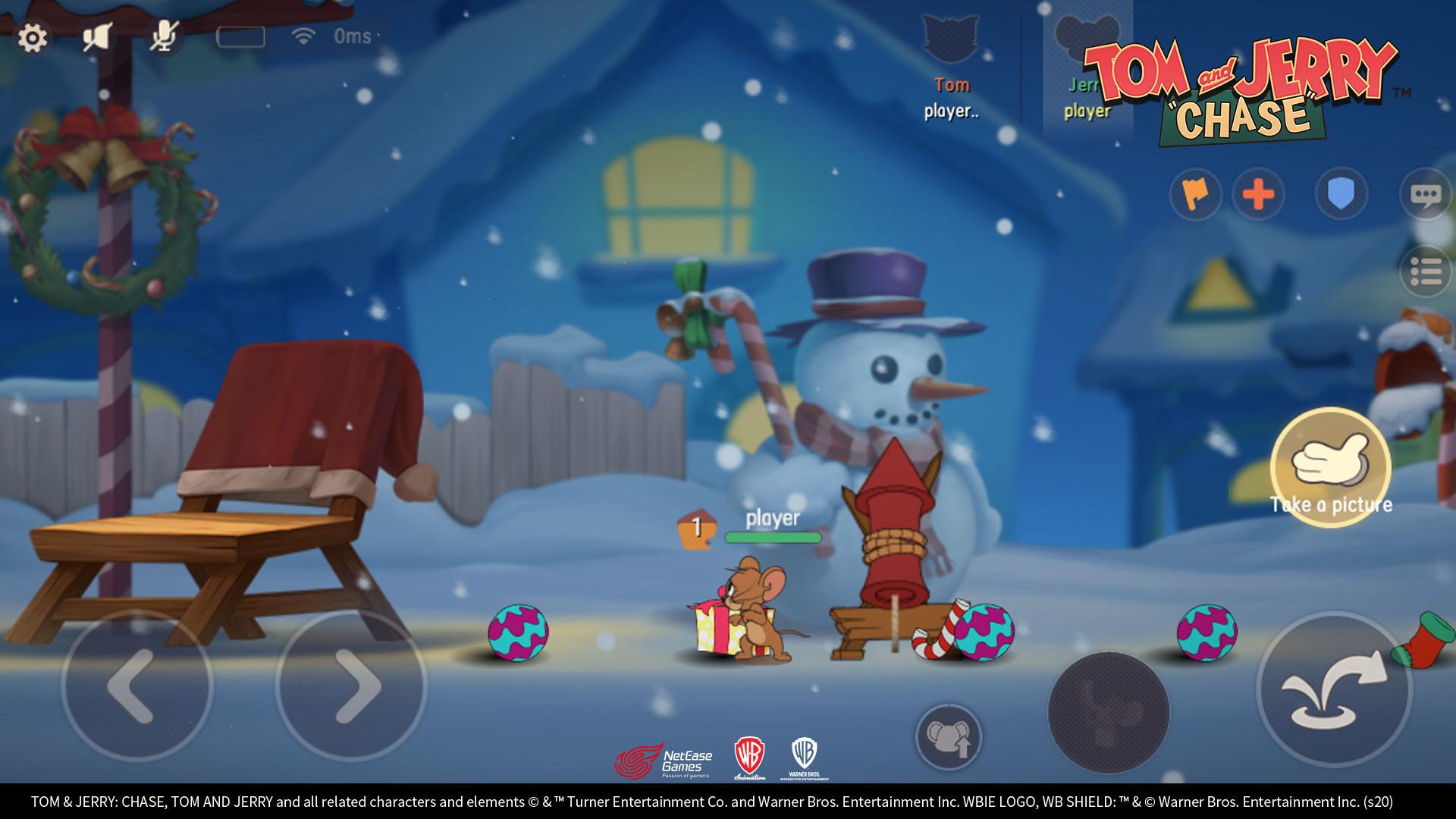Toggle the muted speaker icon
This screenshot has height=819, width=1456.
coord(97,37)
